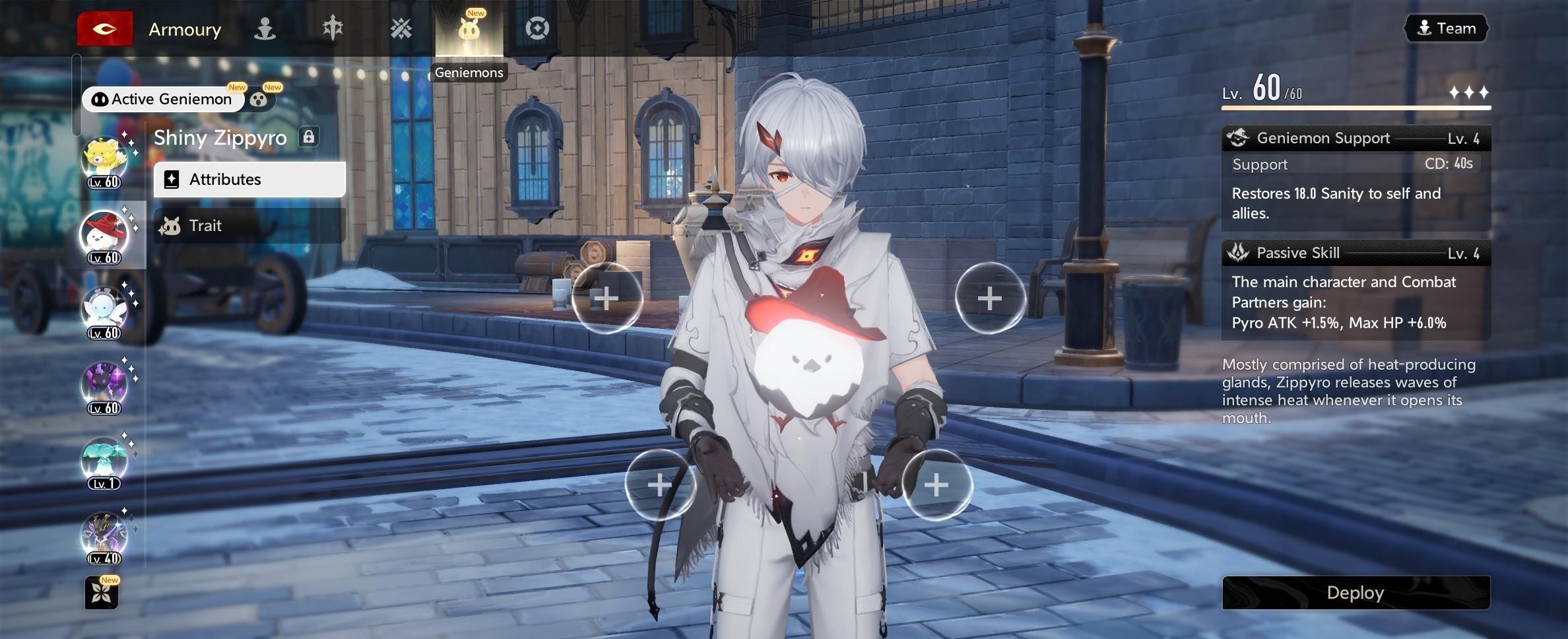Click the red back button beside Armoury

104,29
